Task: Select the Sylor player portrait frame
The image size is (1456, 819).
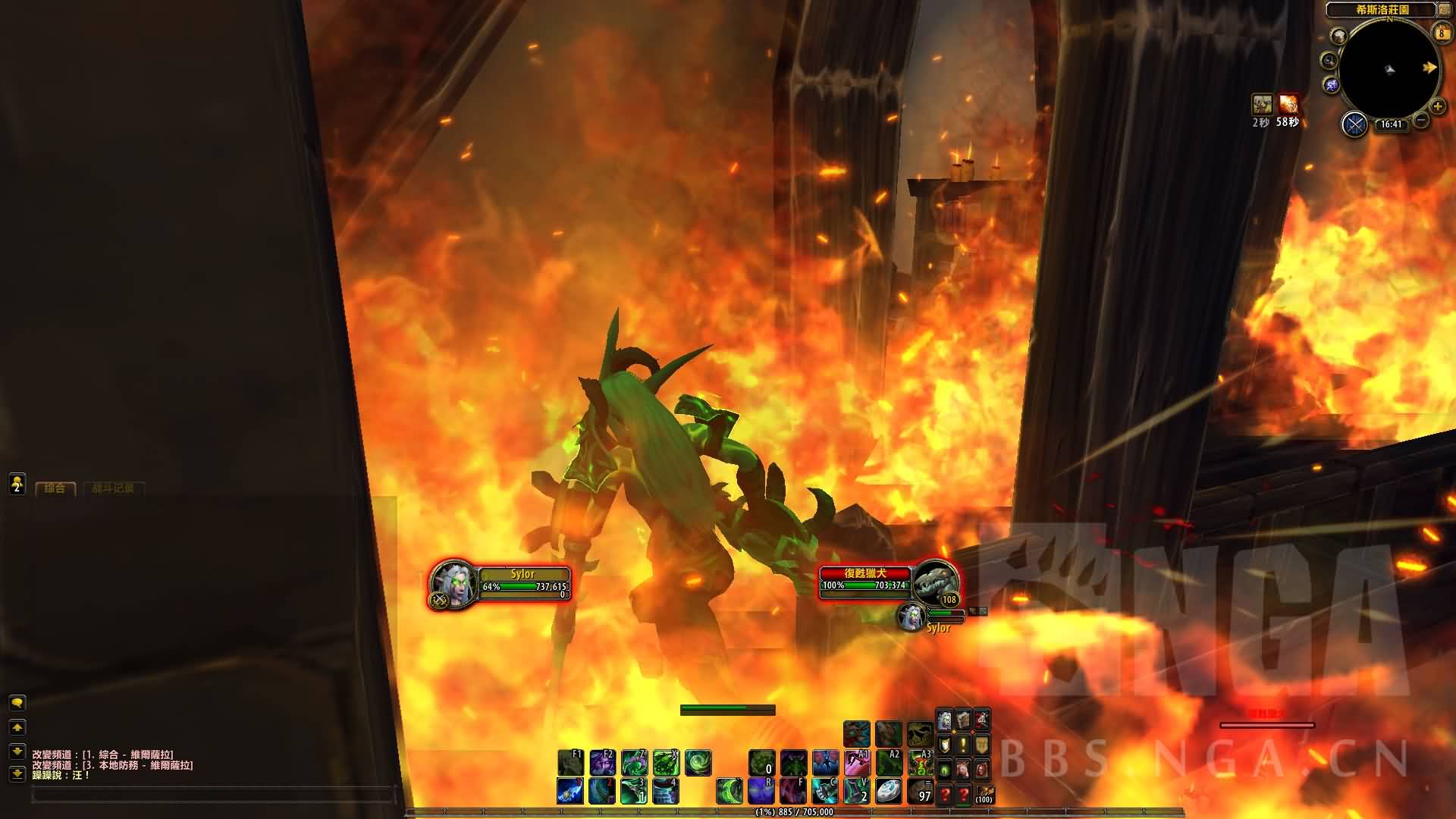Action: coord(454,584)
